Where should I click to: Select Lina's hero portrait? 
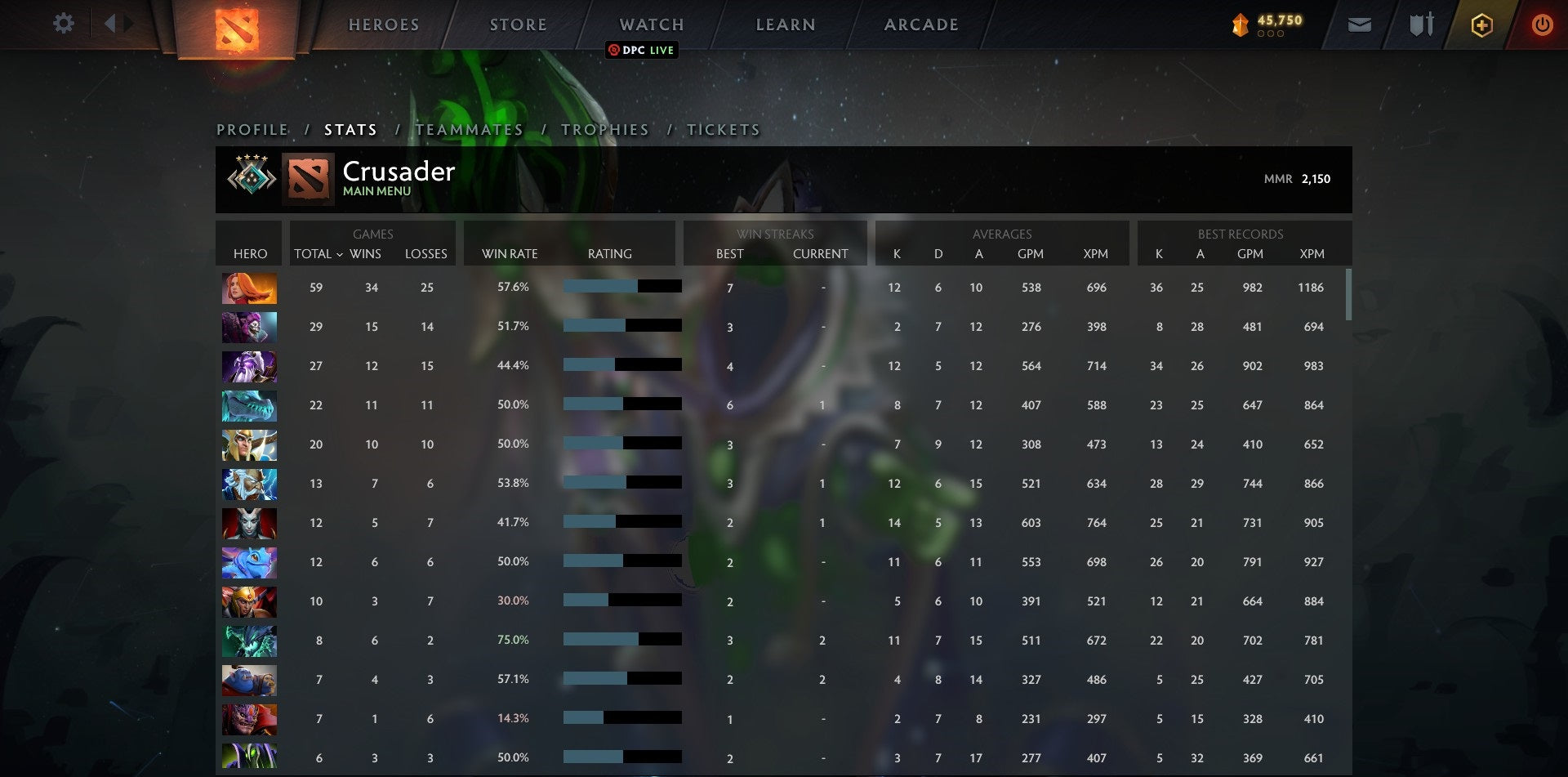coord(249,288)
